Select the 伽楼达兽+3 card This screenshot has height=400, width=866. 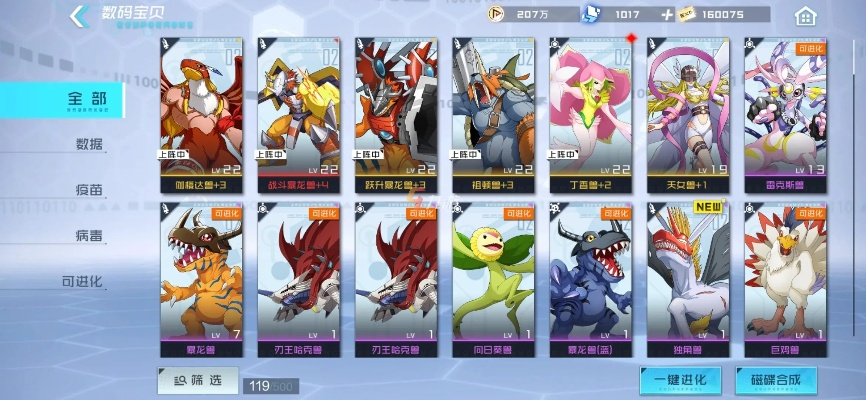[200, 113]
